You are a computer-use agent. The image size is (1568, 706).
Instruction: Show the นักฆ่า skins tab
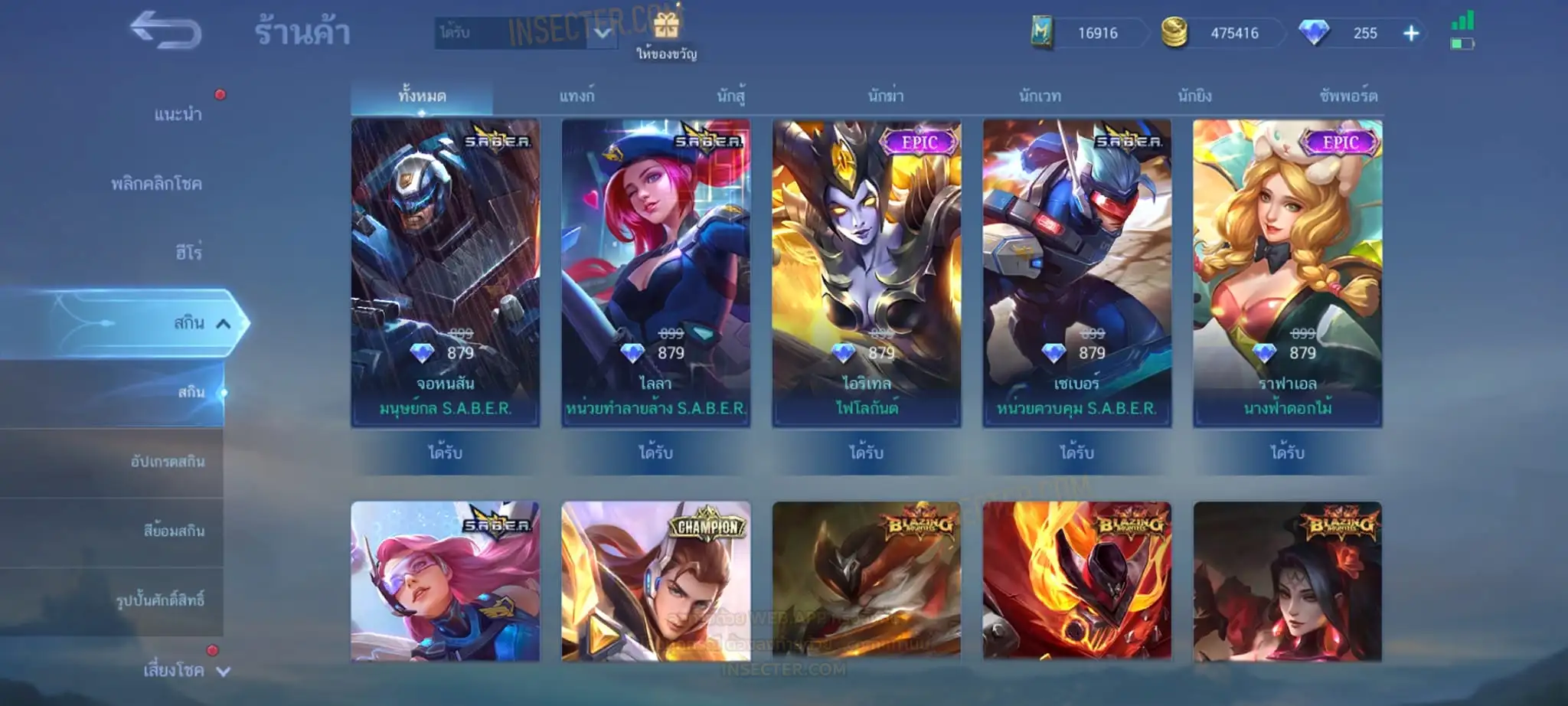pyautogui.click(x=886, y=96)
